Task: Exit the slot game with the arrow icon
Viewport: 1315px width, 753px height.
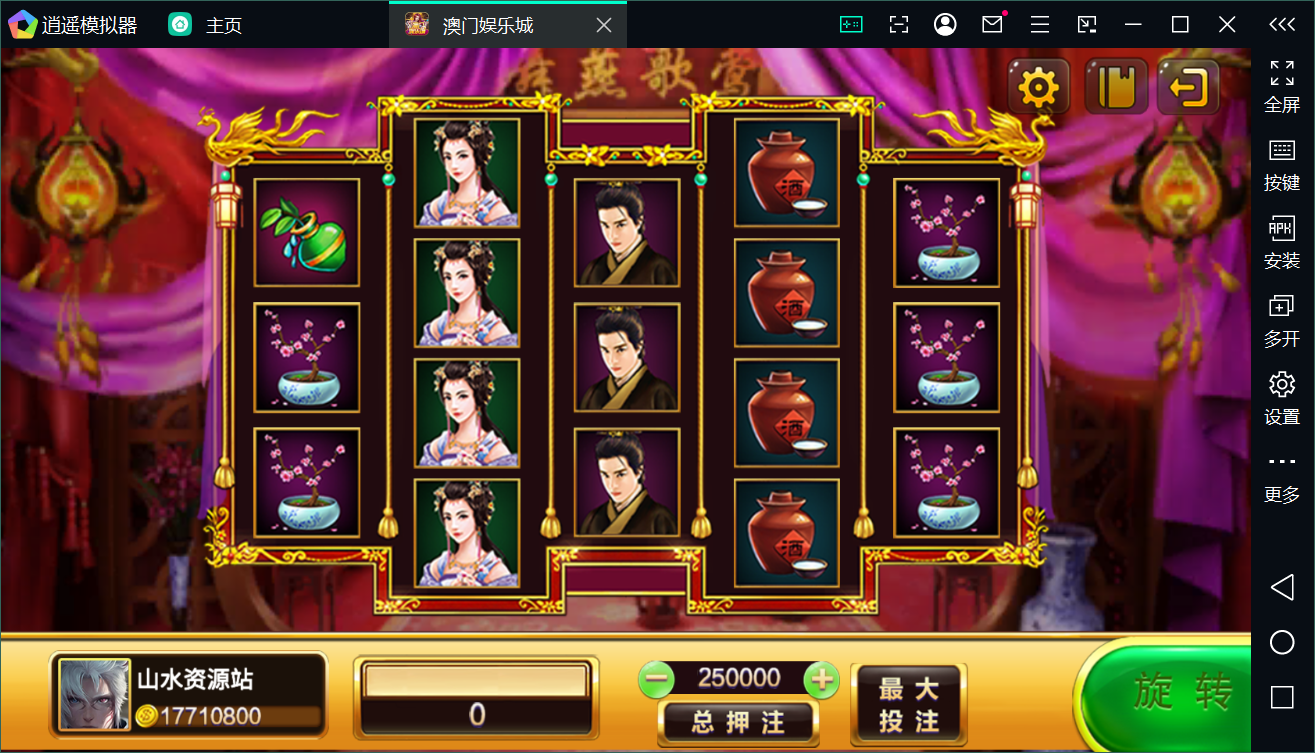Action: (x=1188, y=88)
